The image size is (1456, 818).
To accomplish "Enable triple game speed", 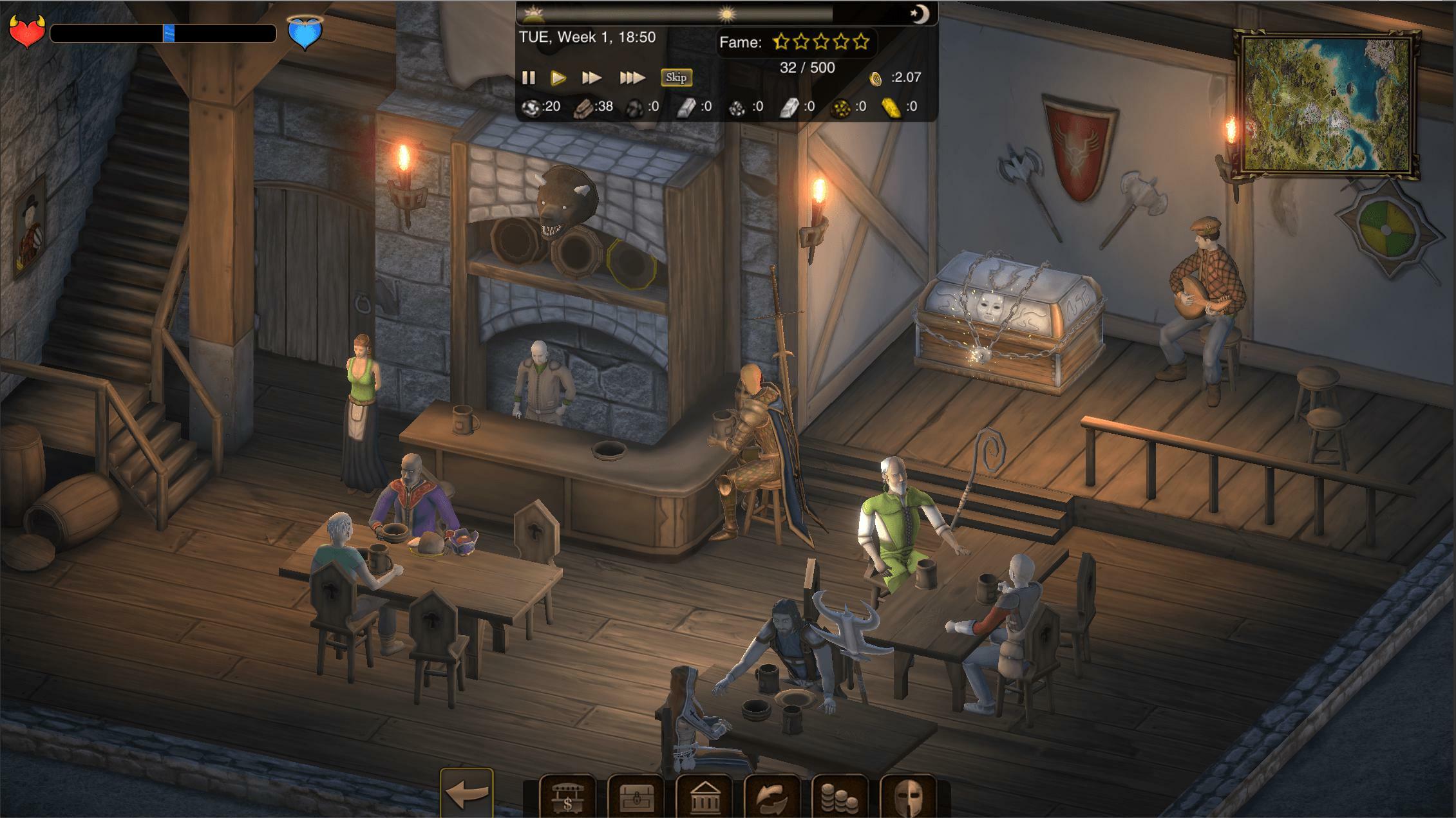I will (x=631, y=77).
